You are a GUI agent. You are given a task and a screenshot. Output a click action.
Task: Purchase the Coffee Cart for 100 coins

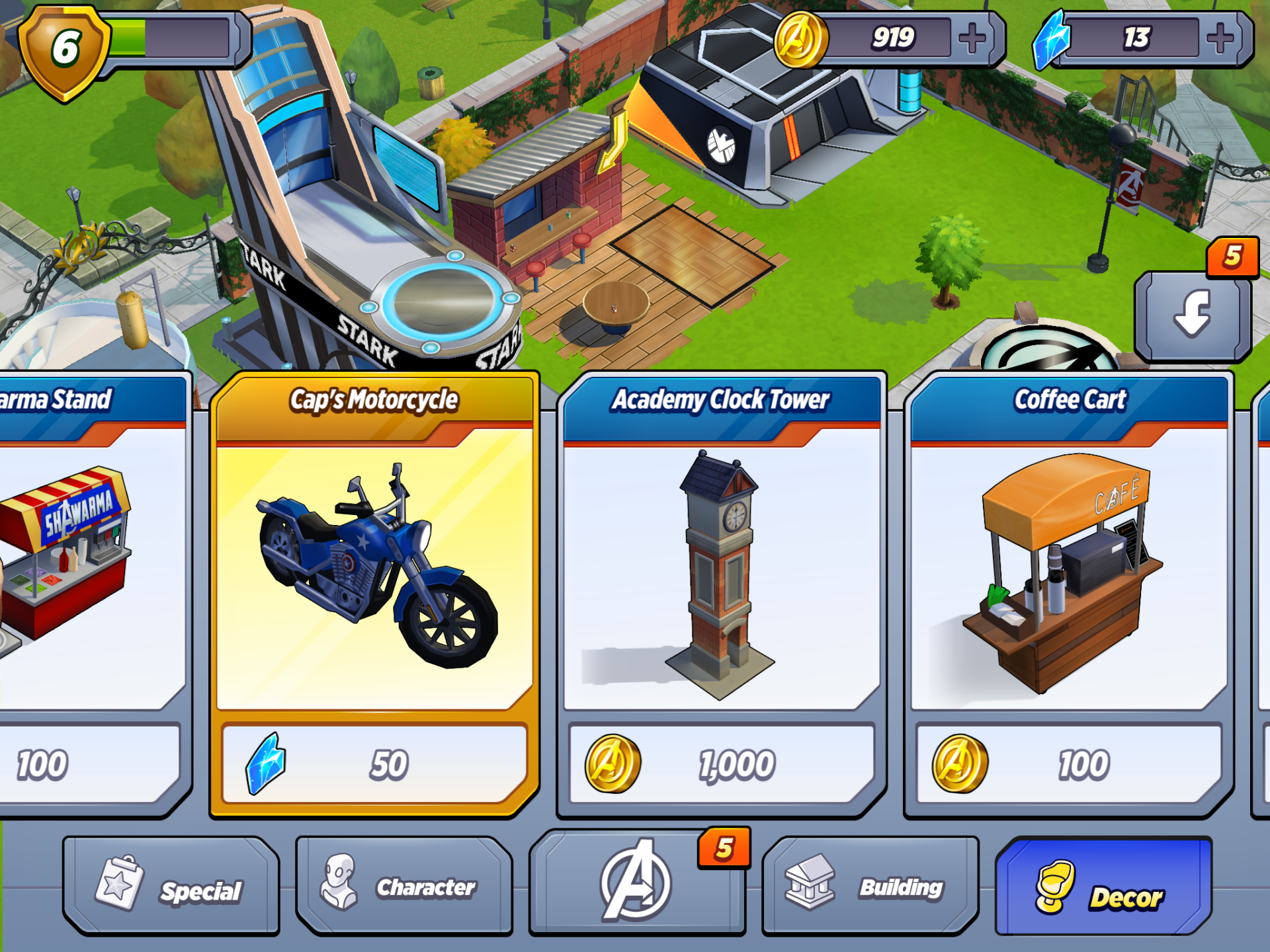[x=1069, y=764]
